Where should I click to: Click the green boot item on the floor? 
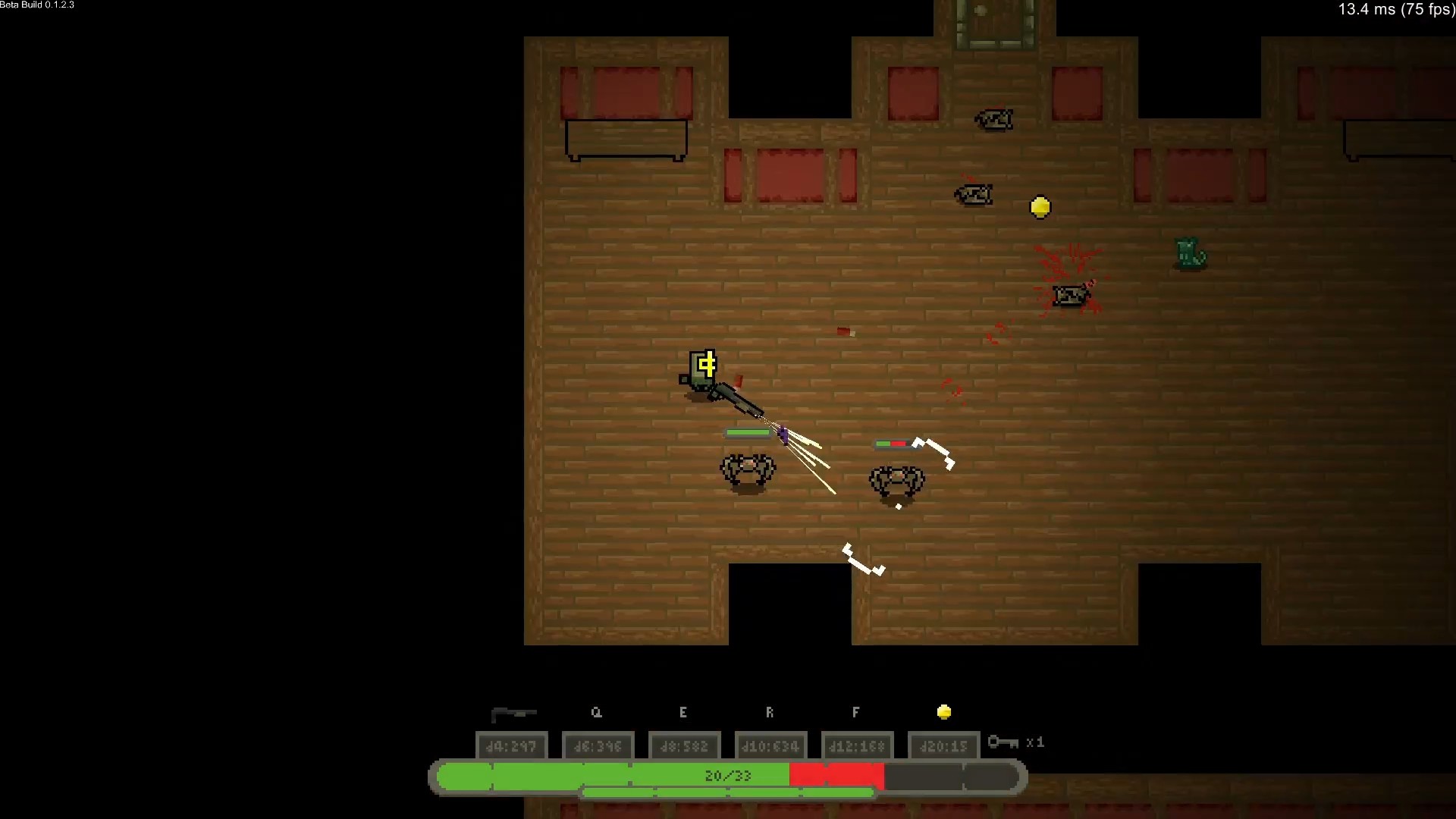pyautogui.click(x=1188, y=253)
